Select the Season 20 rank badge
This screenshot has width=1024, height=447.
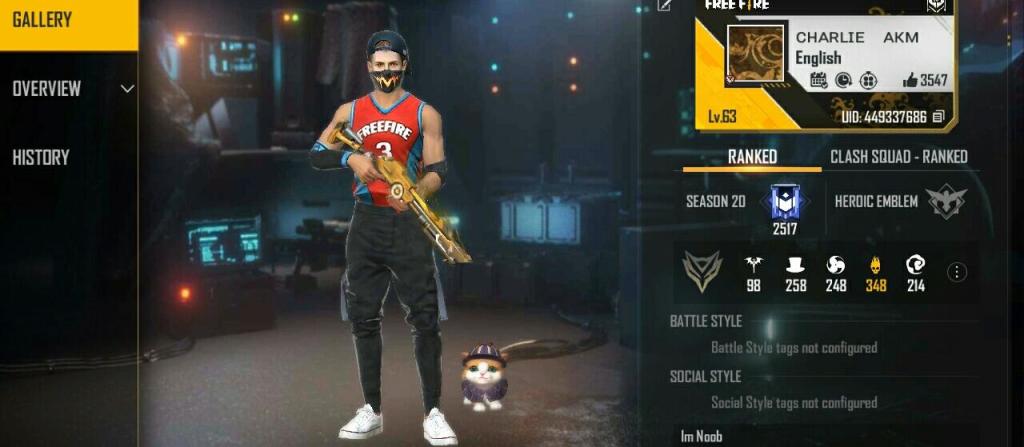click(x=783, y=201)
